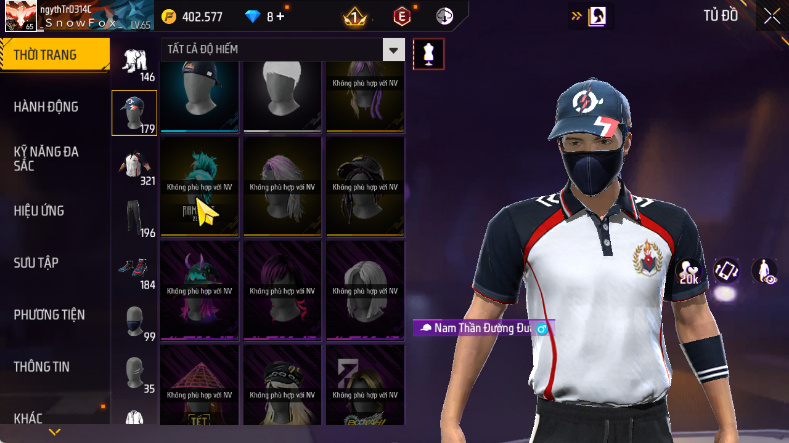This screenshot has width=789, height=443.
Task: Select the full outfit set category icon
Action: click(133, 62)
